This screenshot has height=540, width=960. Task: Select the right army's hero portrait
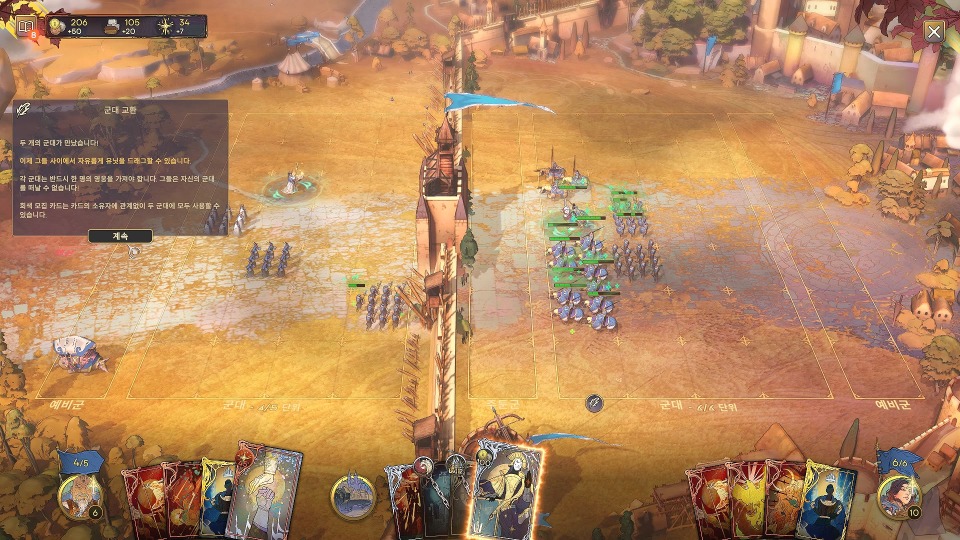897,495
